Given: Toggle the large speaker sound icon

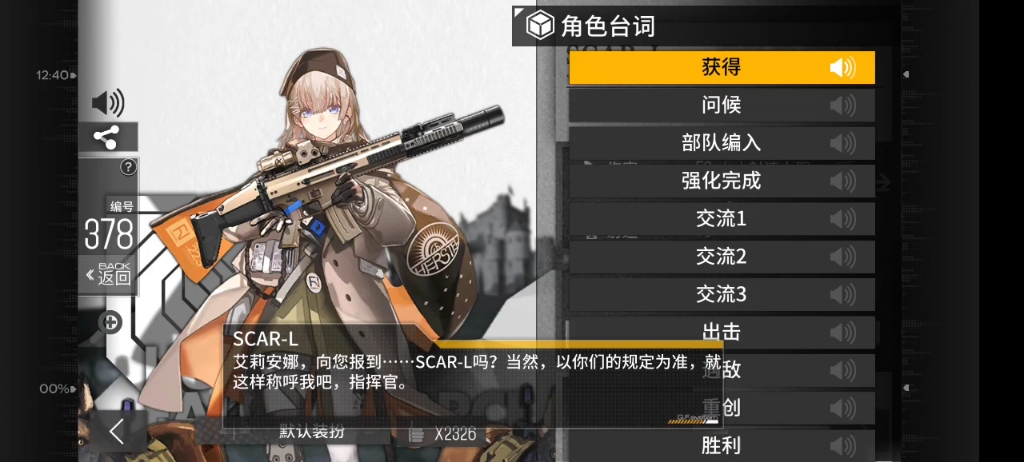Looking at the screenshot, I should click(107, 102).
